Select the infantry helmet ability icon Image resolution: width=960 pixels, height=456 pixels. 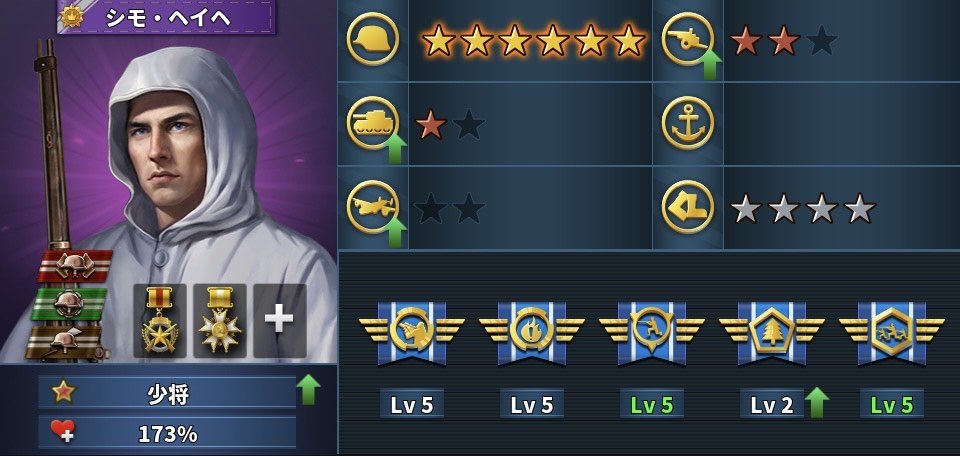click(373, 41)
